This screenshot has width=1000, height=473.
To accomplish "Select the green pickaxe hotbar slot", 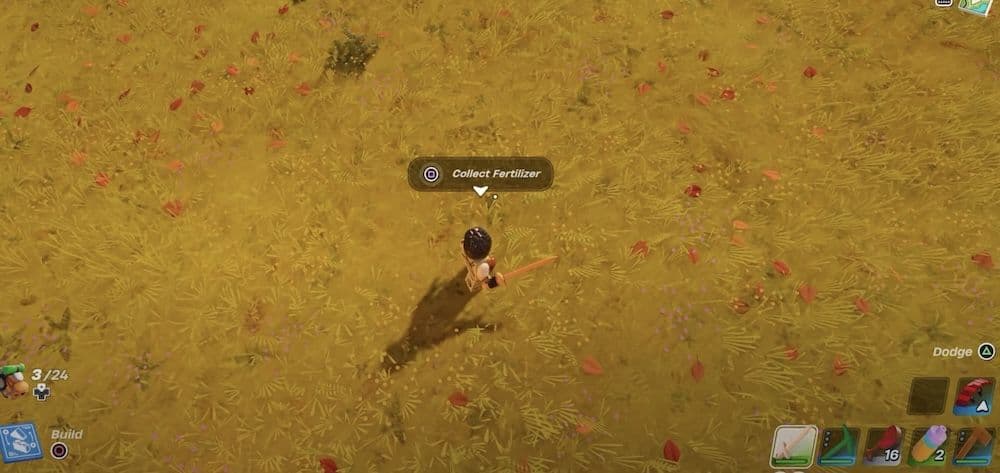I will [x=838, y=446].
